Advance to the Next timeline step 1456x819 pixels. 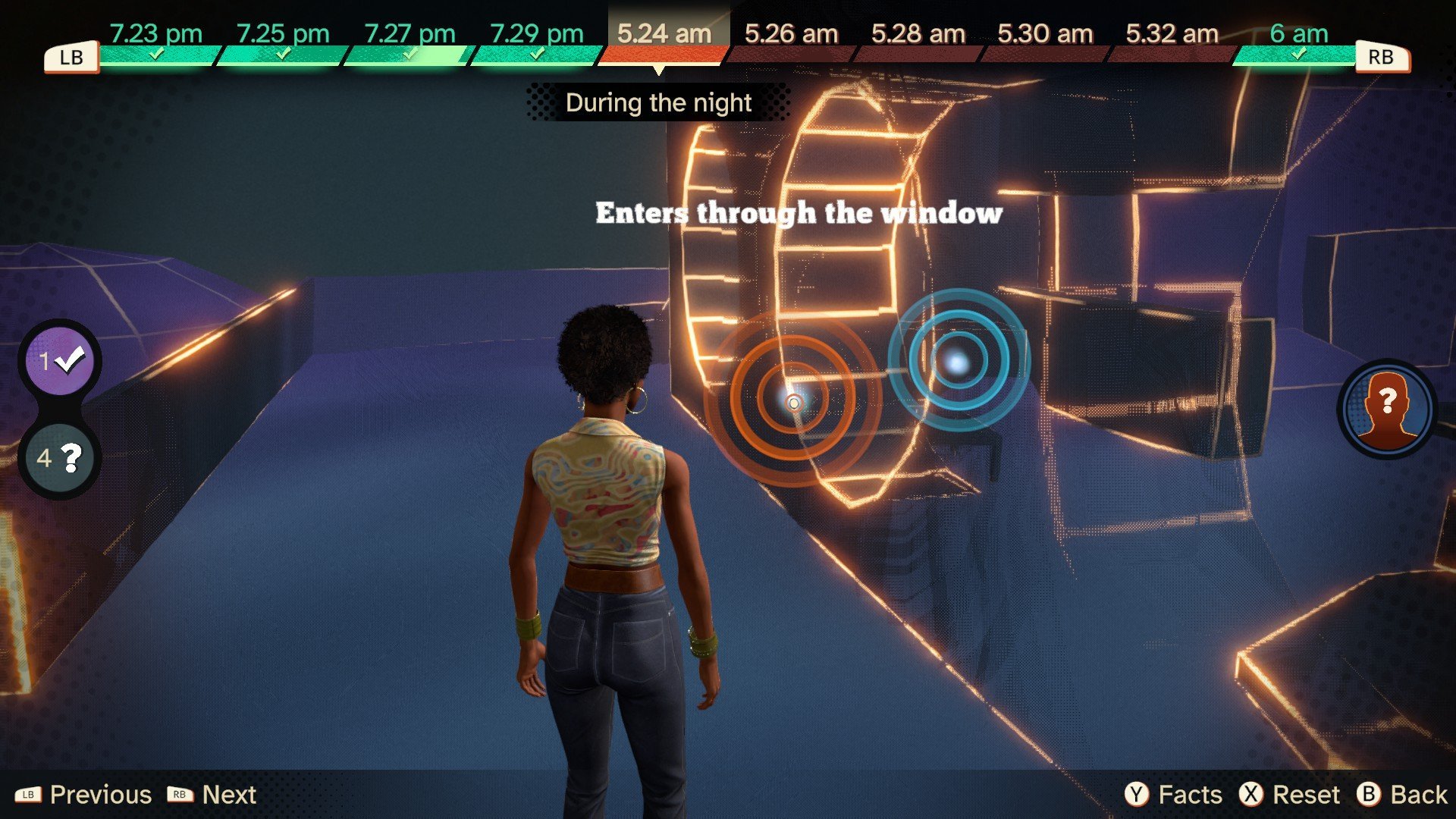212,794
